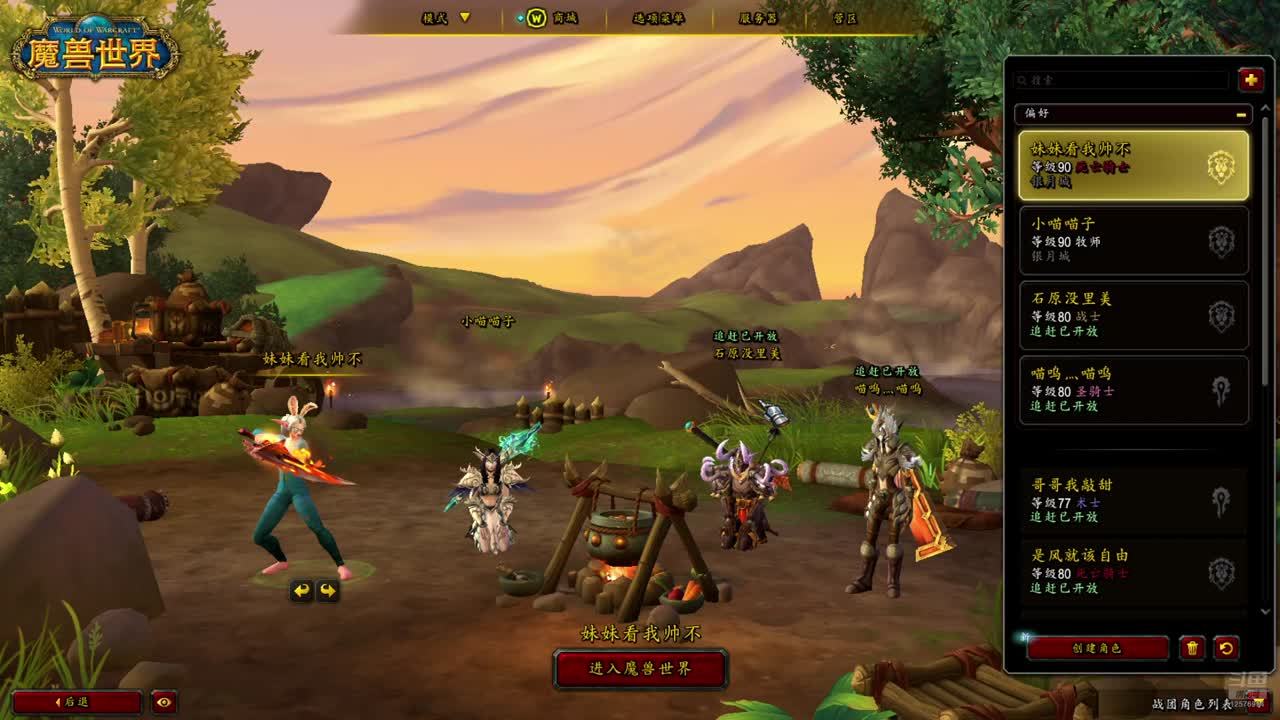Choose character 石原没里美 from the list
Viewport: 1280px width, 720px height.
pos(1133,315)
